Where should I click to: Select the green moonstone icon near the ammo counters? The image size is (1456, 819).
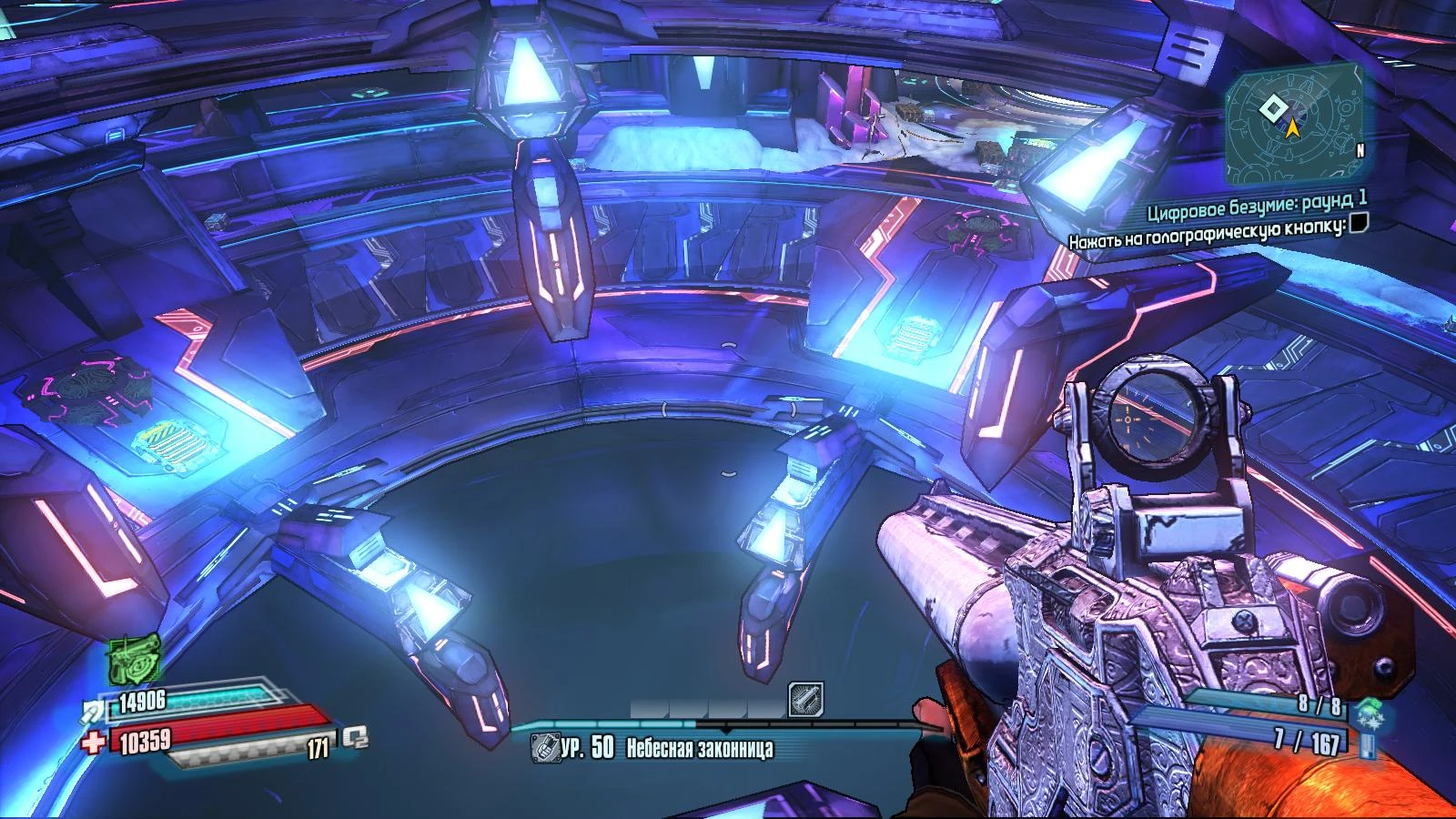[x=1368, y=712]
